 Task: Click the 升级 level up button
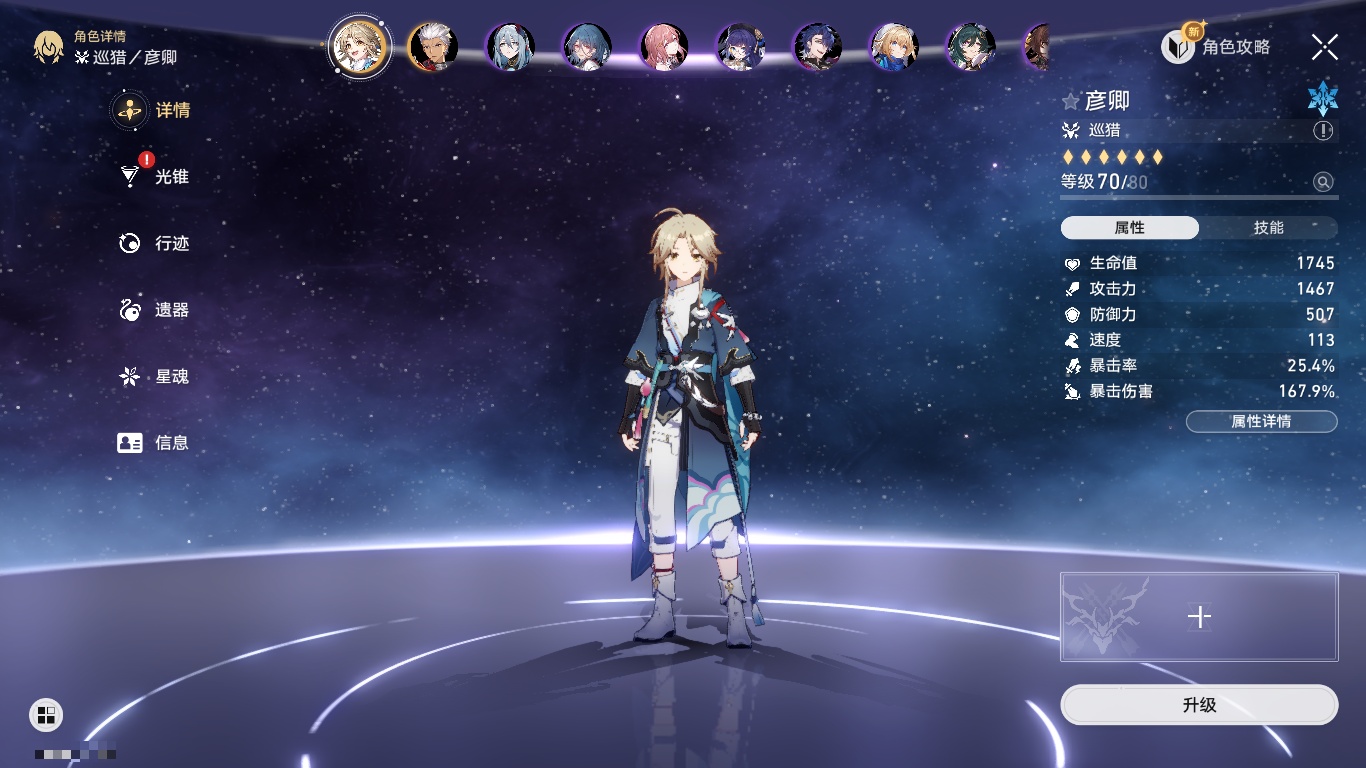pyautogui.click(x=1199, y=705)
